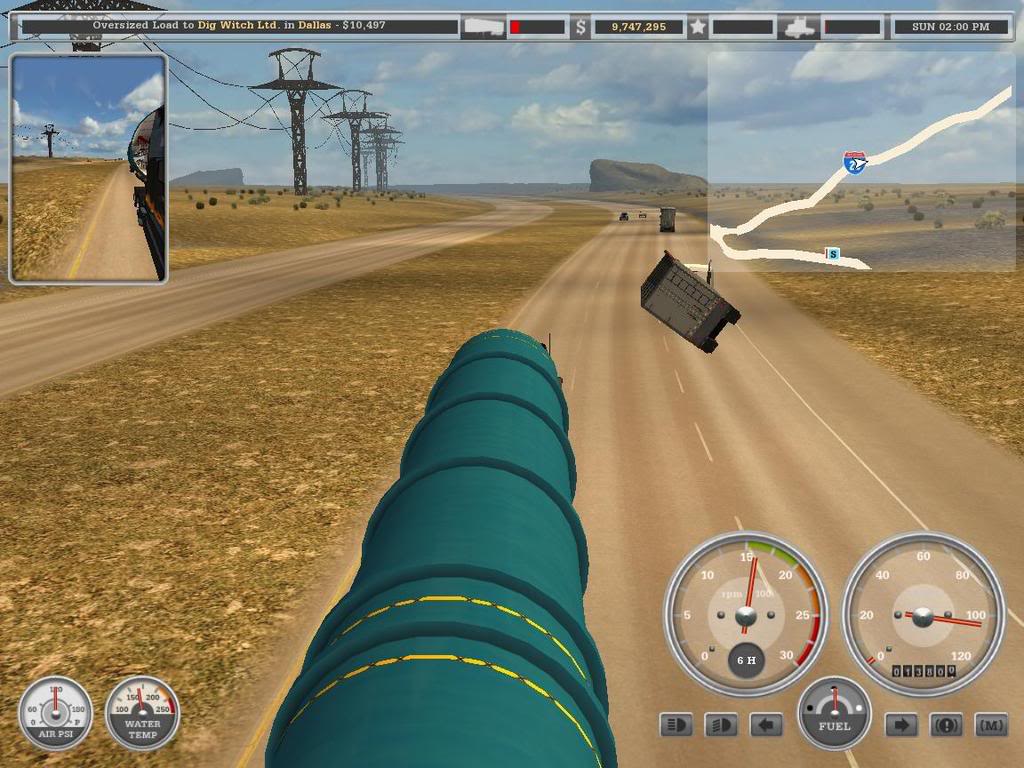Click the (M) indicator button

(990, 725)
